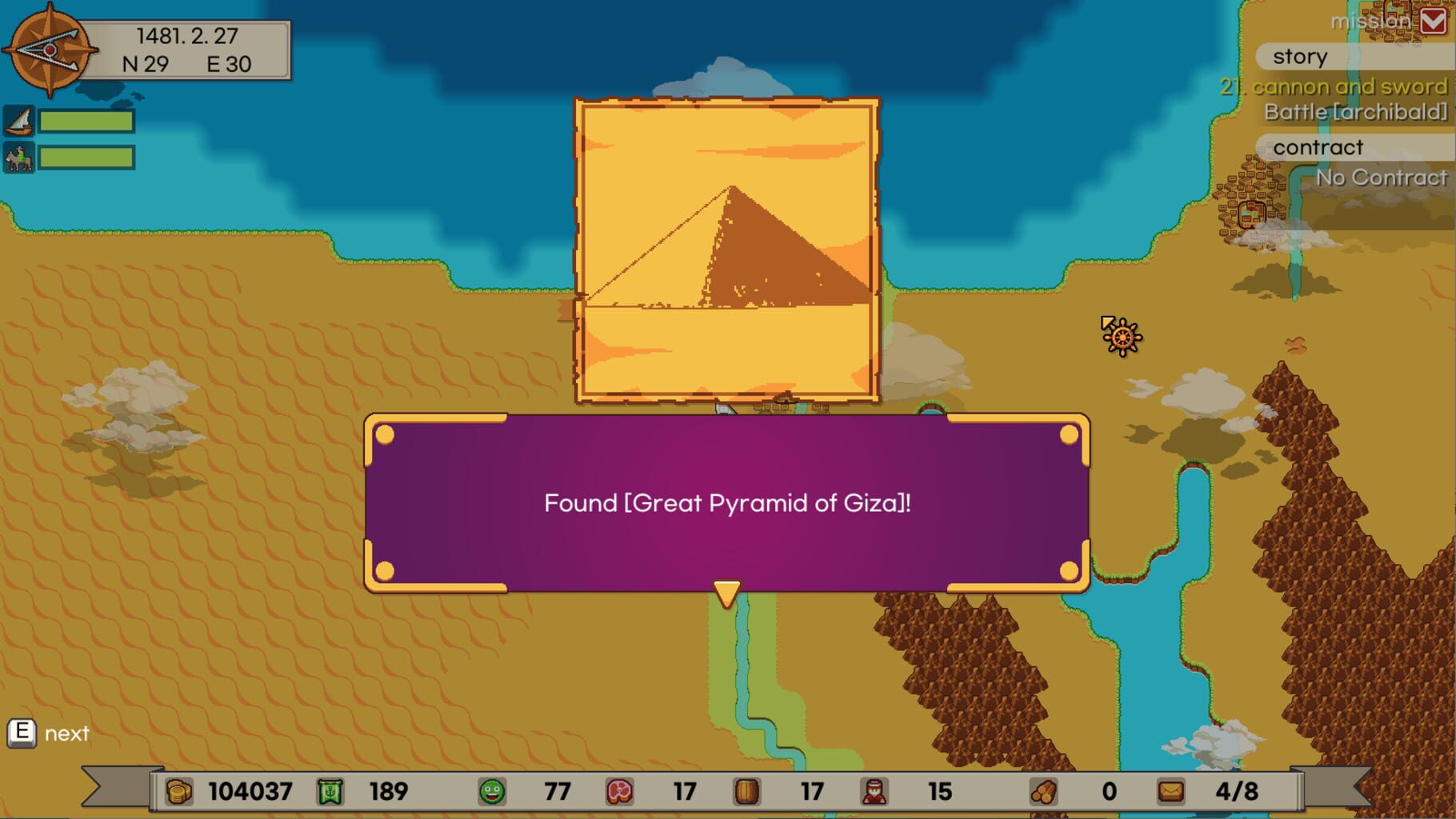The image size is (1456, 819).
Task: Select the sailor icon showing 15
Action: tap(872, 792)
